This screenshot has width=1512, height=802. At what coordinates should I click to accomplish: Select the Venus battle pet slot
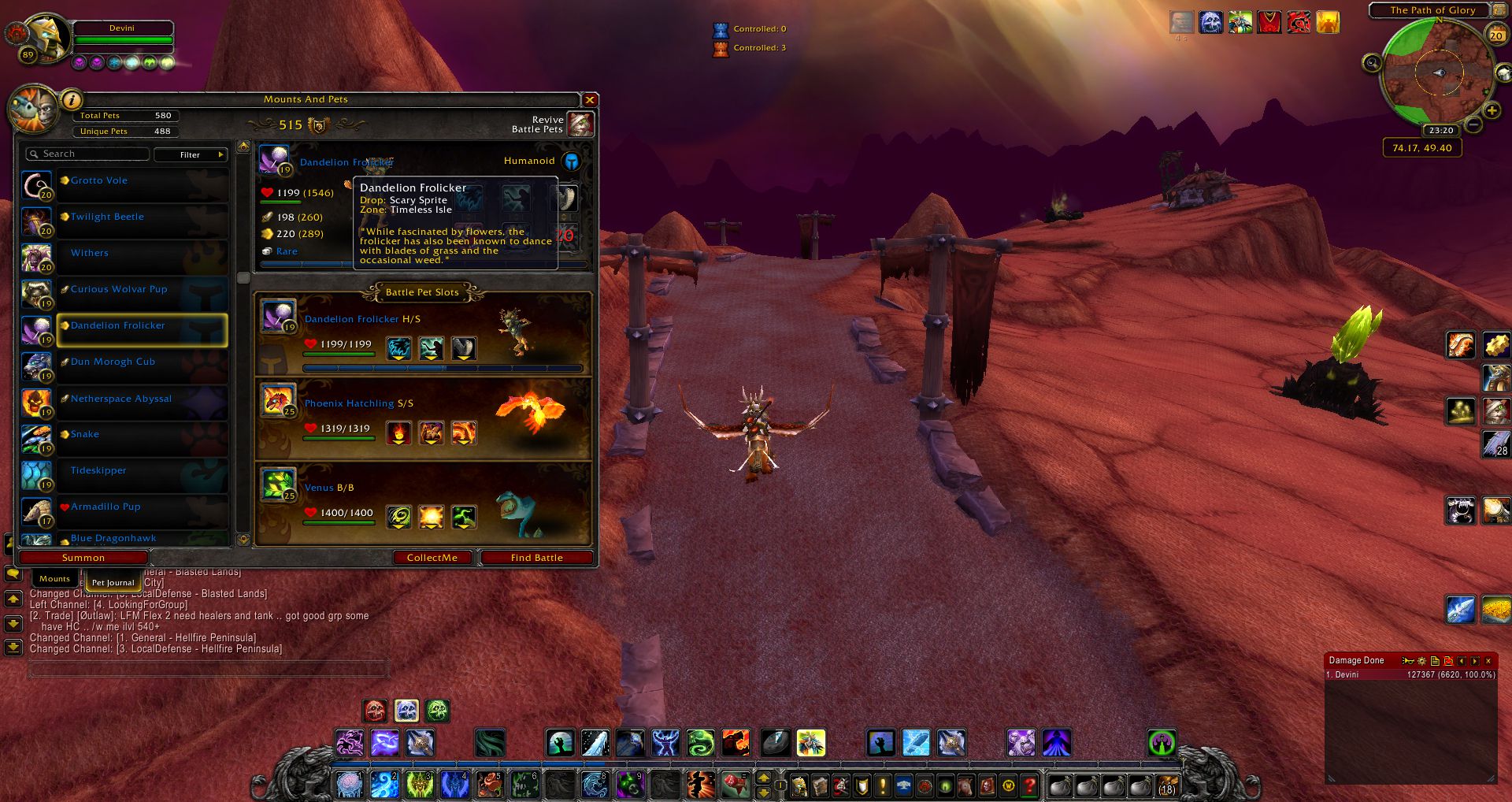coord(422,504)
